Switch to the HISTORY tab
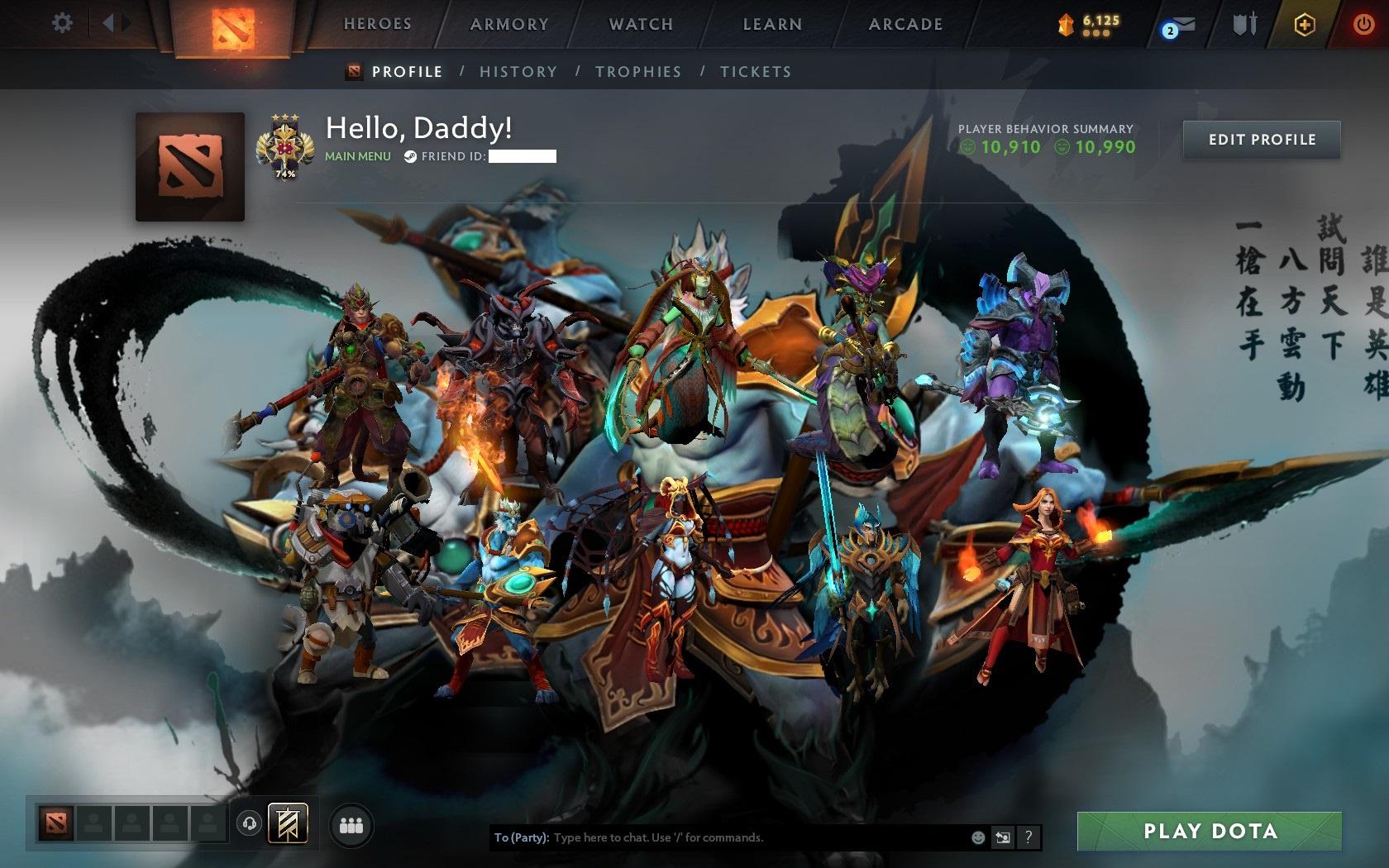Viewport: 1389px width, 868px height. (518, 72)
